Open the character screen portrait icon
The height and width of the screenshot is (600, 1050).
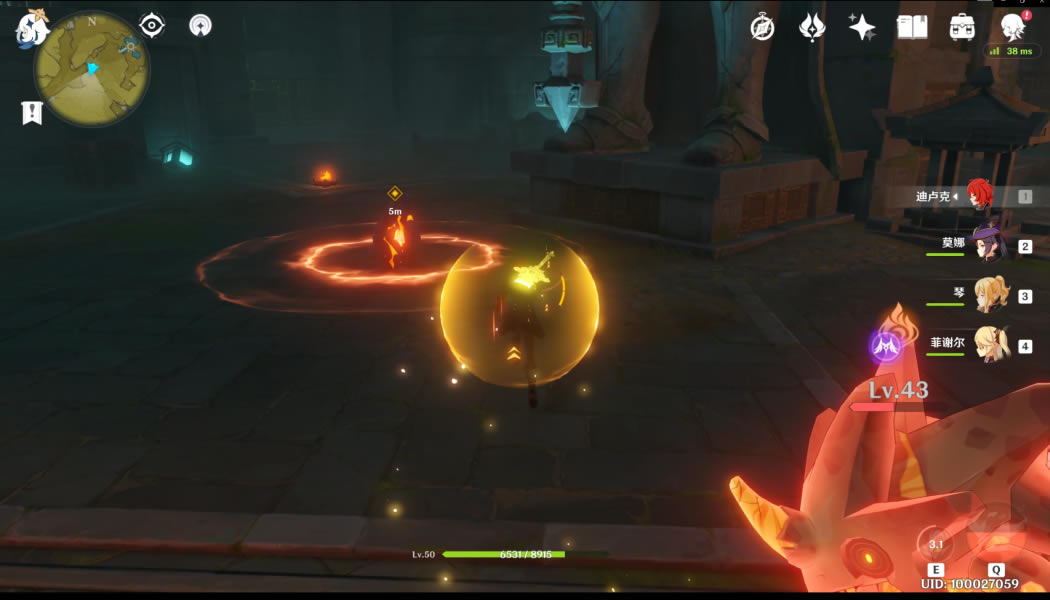(x=1013, y=26)
